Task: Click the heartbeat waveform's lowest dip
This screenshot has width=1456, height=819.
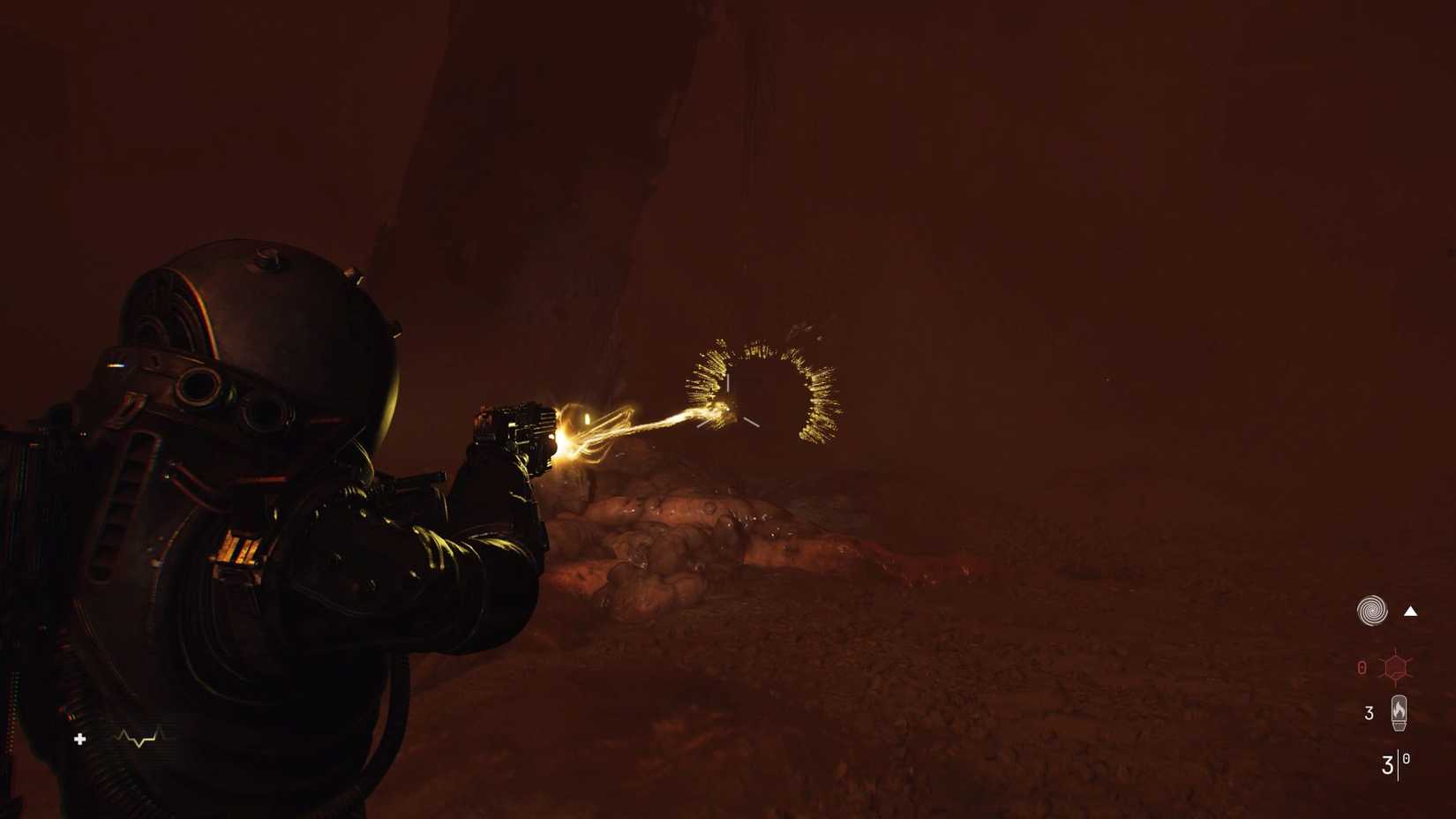Action: coord(139,746)
